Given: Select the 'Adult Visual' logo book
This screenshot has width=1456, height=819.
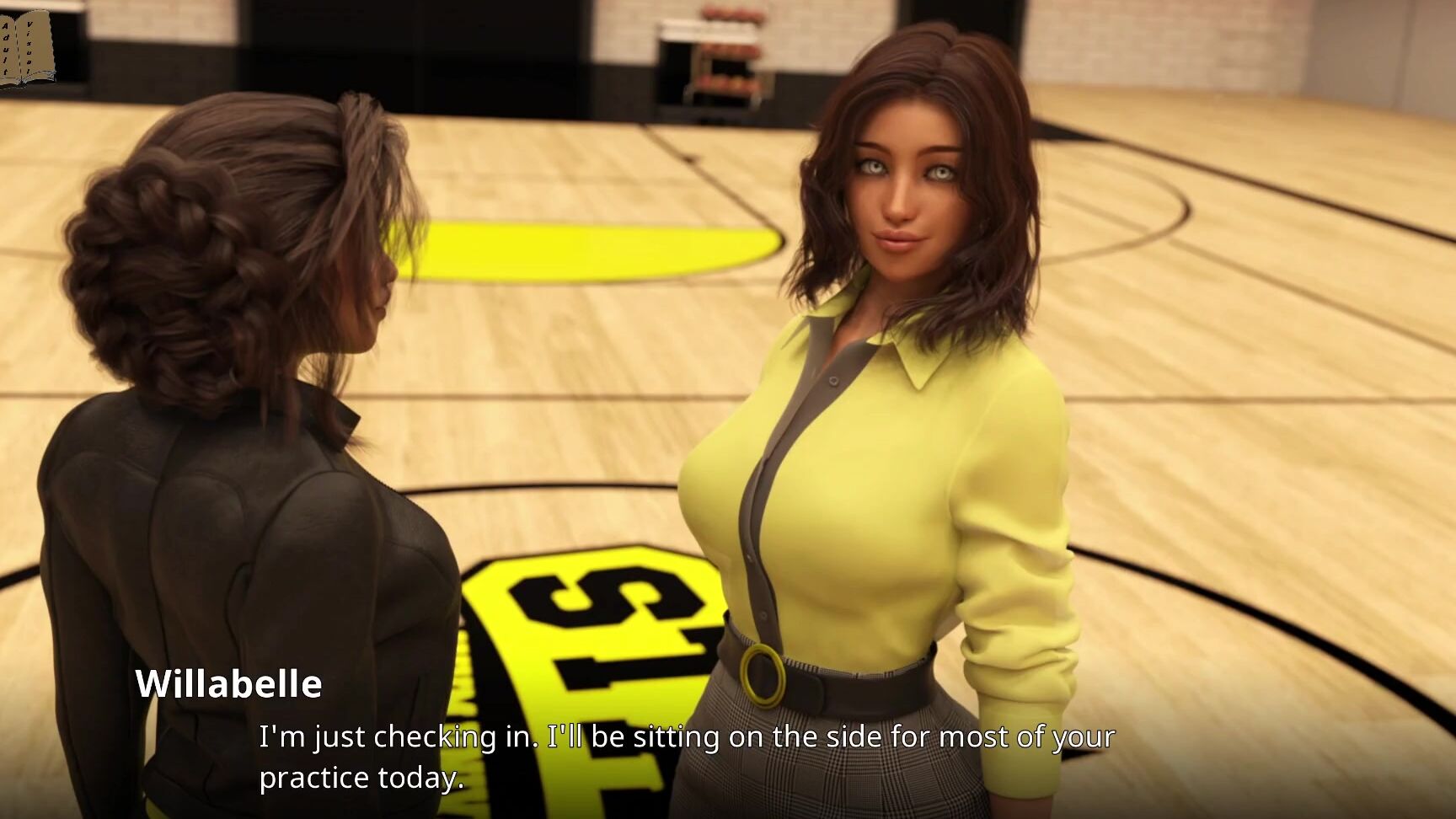Looking at the screenshot, I should [x=25, y=46].
